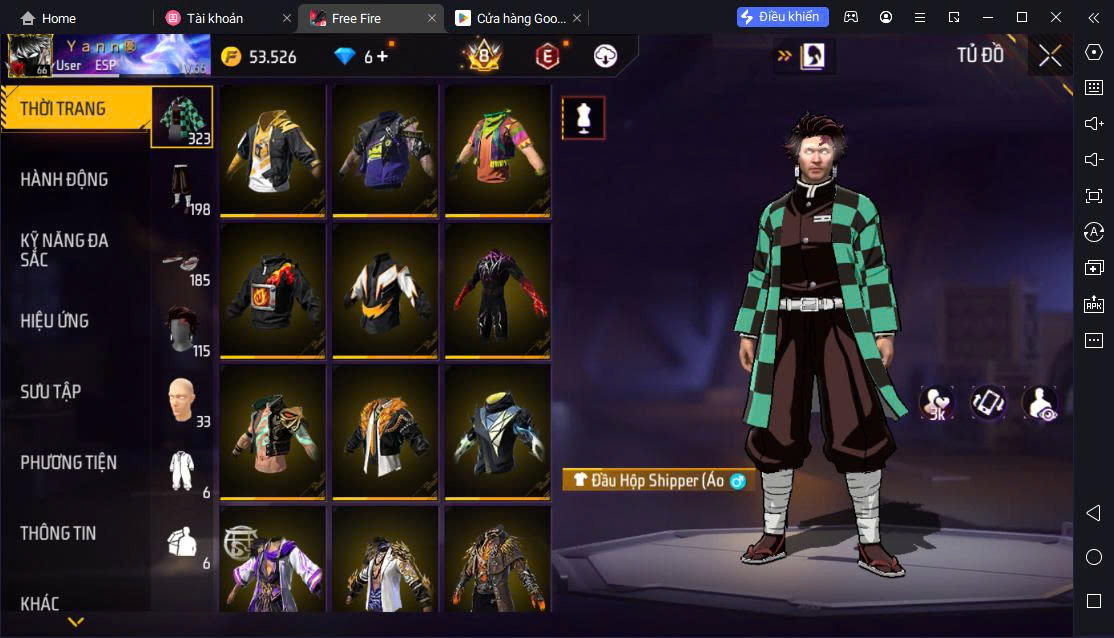Pick the orange and pink top with green scarf
1114x638 pixels.
(x=497, y=150)
